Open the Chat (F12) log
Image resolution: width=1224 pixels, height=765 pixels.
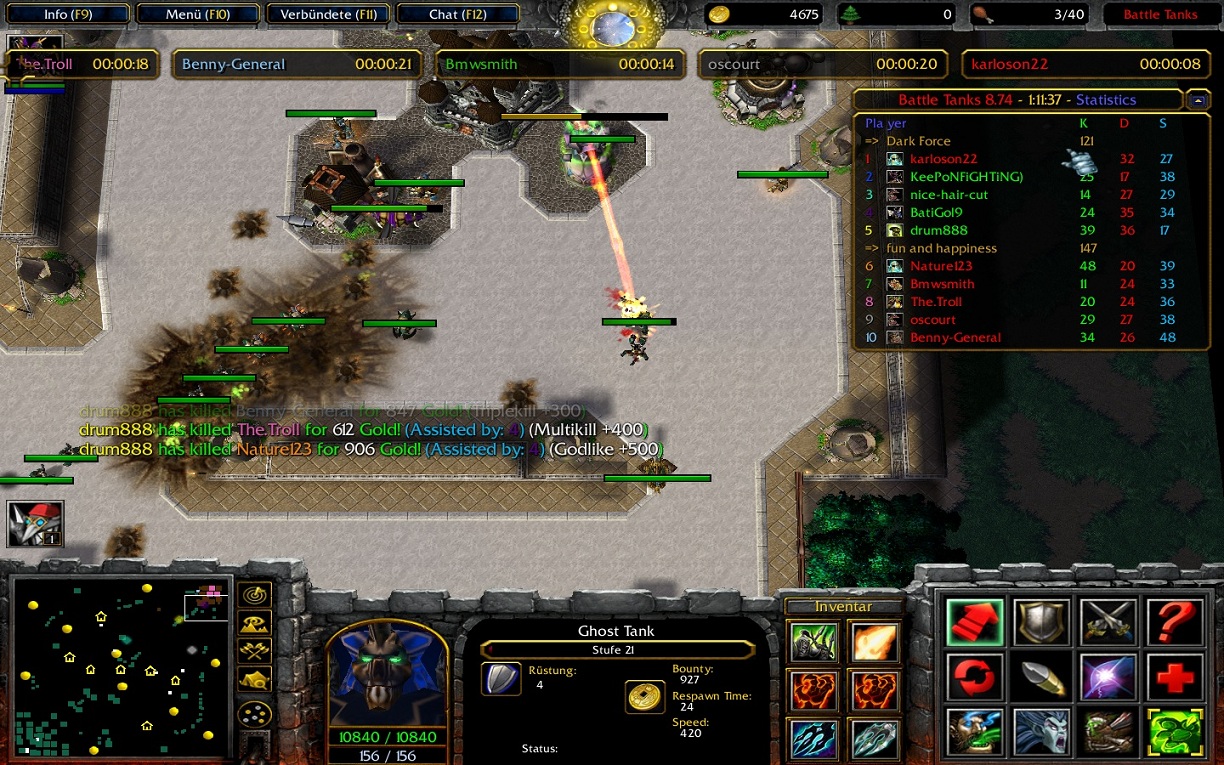point(458,15)
